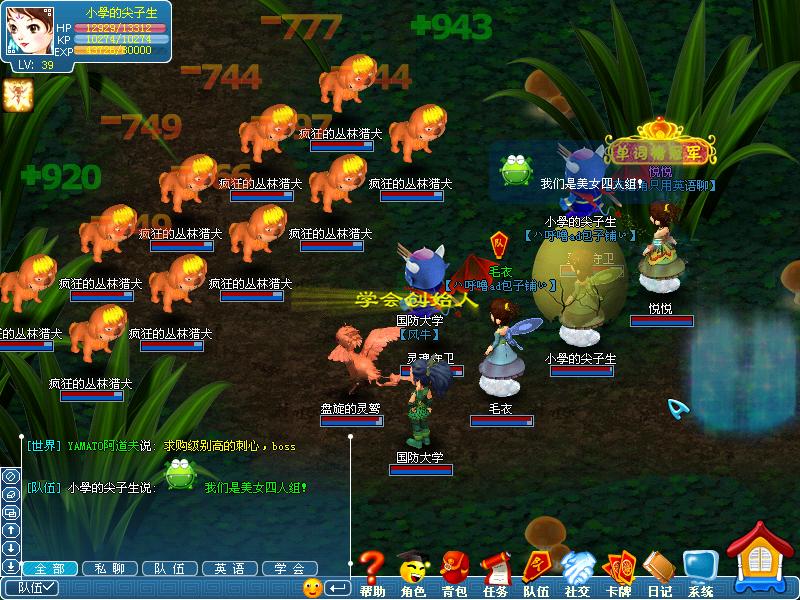Open the 日记 diary book
The height and width of the screenshot is (600, 800).
(x=659, y=572)
